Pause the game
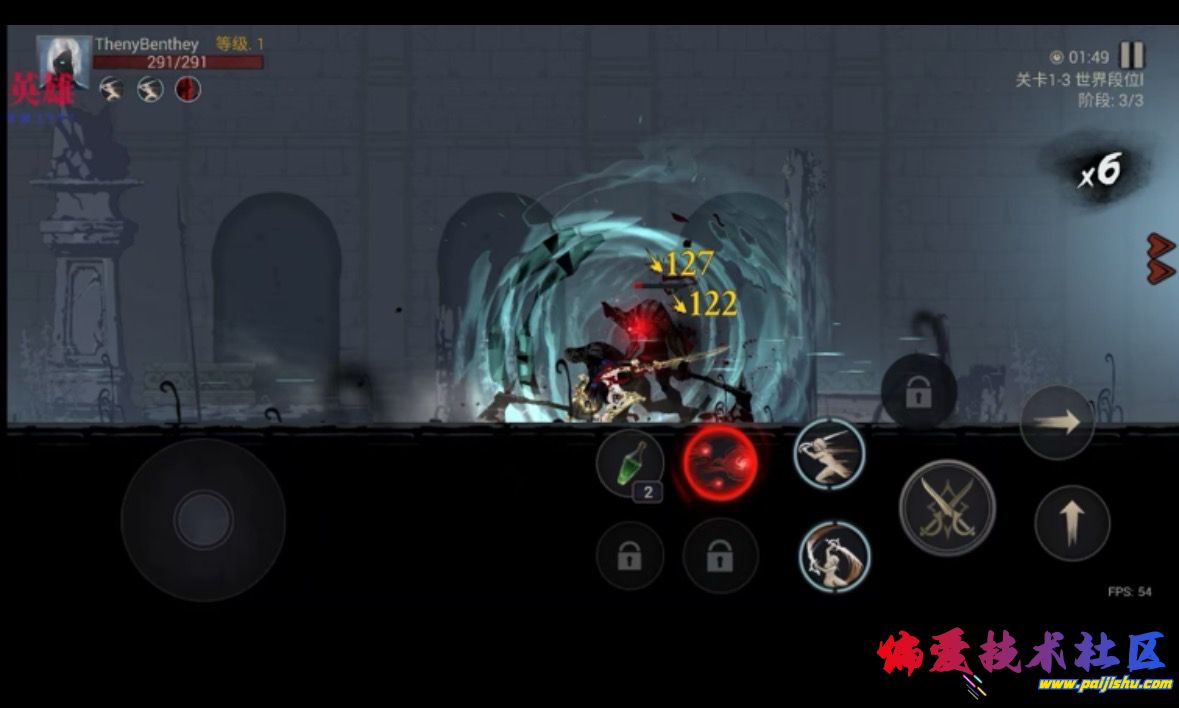Viewport: 1179px width, 708px height. point(1131,55)
